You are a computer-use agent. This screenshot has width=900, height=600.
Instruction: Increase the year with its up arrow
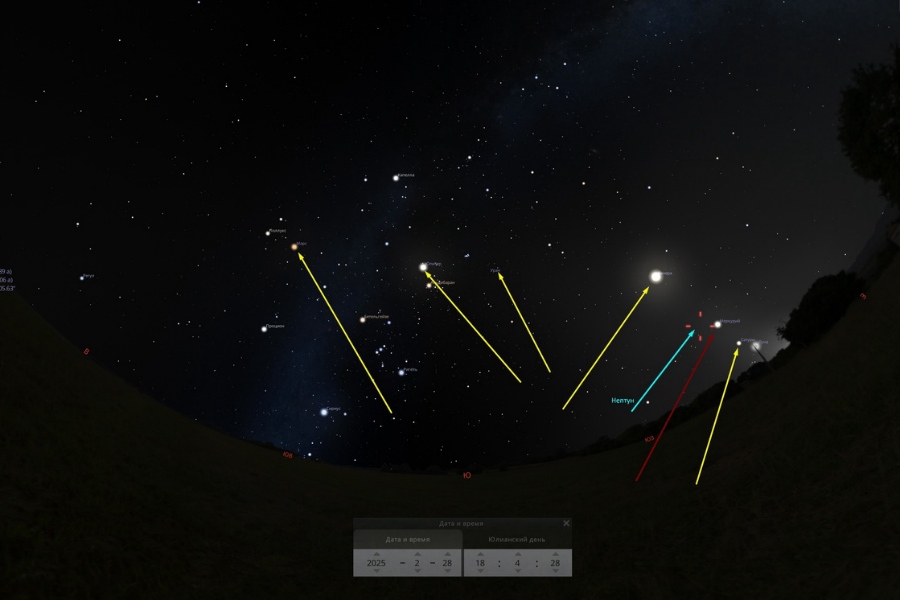click(x=376, y=553)
